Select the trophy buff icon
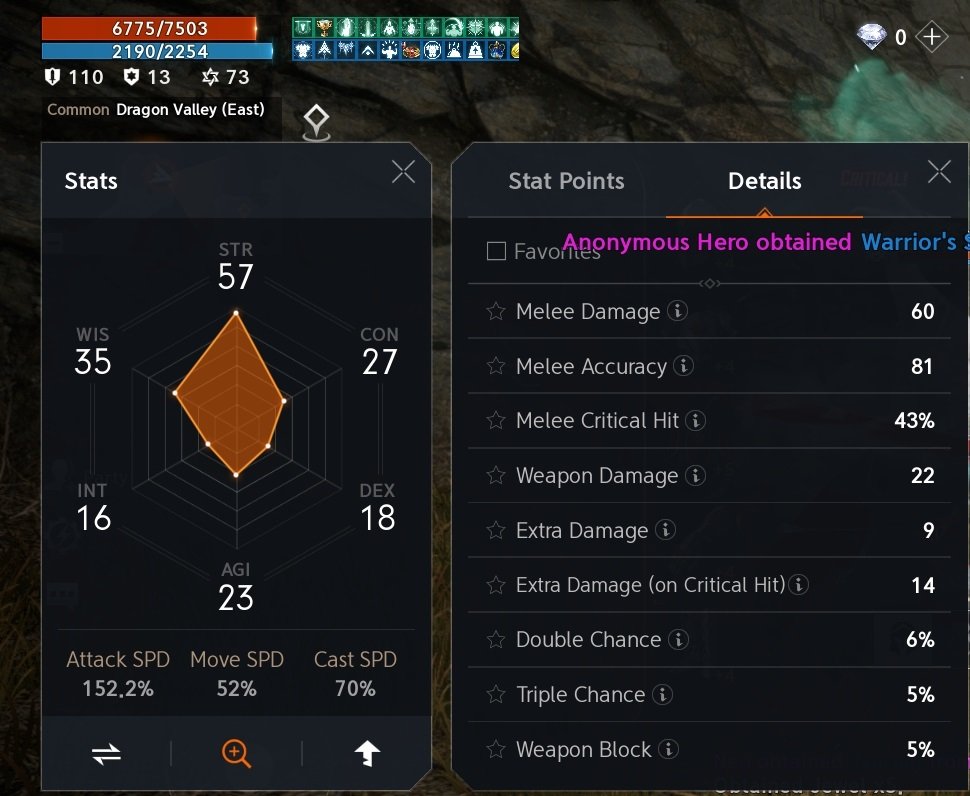This screenshot has width=970, height=796. point(323,27)
